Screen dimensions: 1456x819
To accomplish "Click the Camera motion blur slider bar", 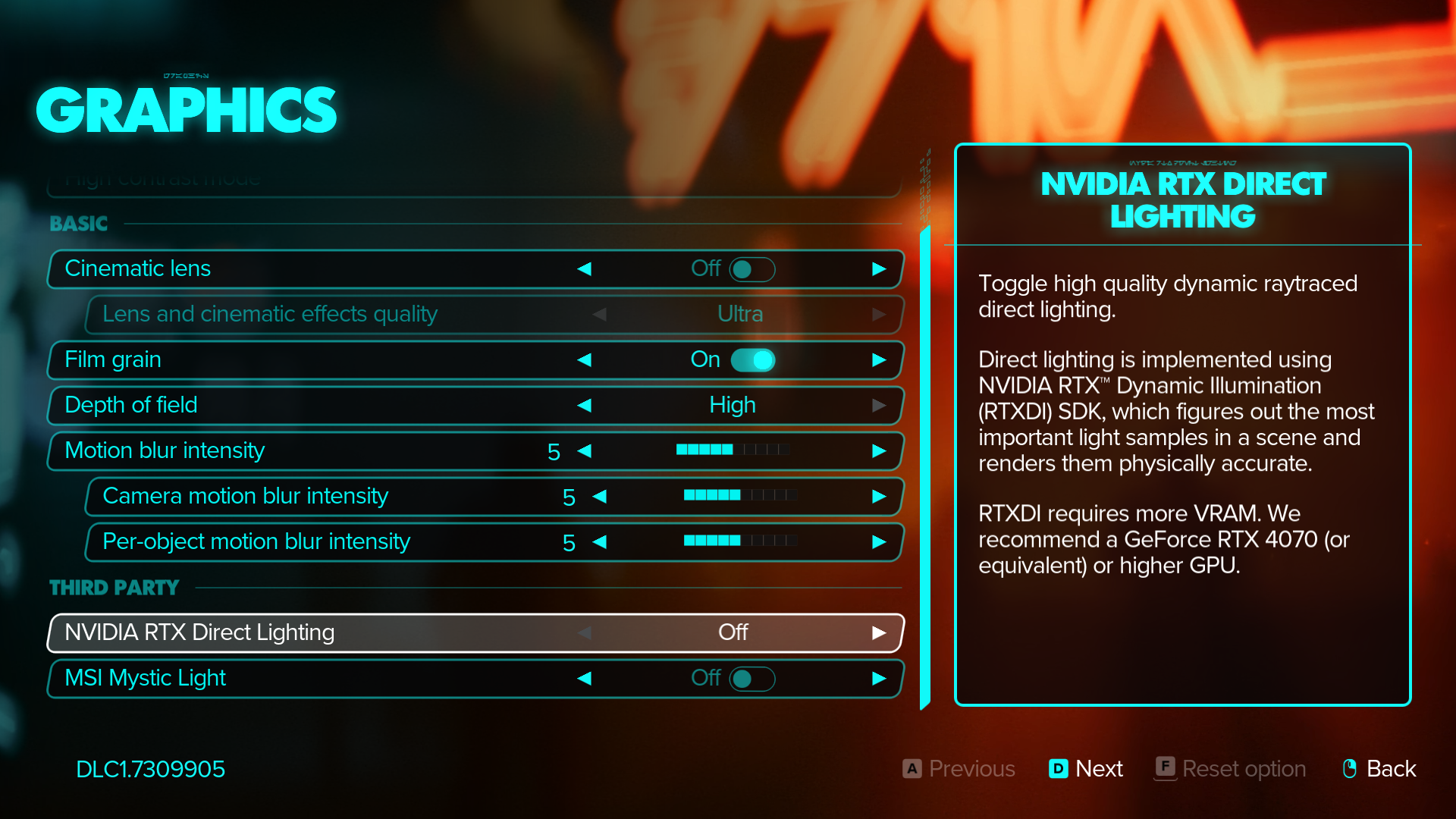I will pos(740,495).
